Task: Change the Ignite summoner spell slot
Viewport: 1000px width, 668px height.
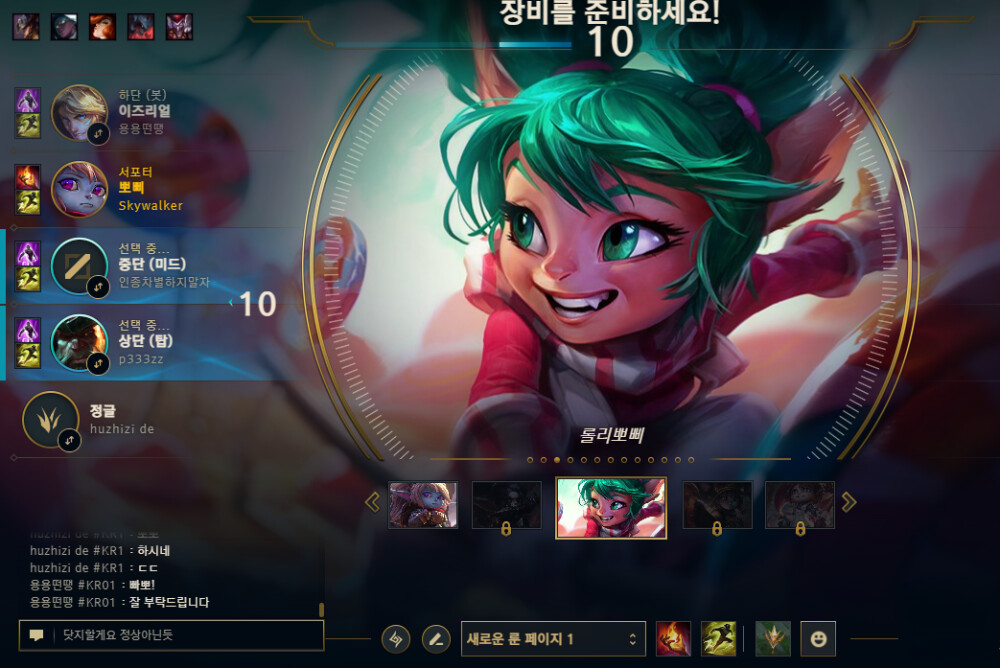Action: tap(673, 638)
